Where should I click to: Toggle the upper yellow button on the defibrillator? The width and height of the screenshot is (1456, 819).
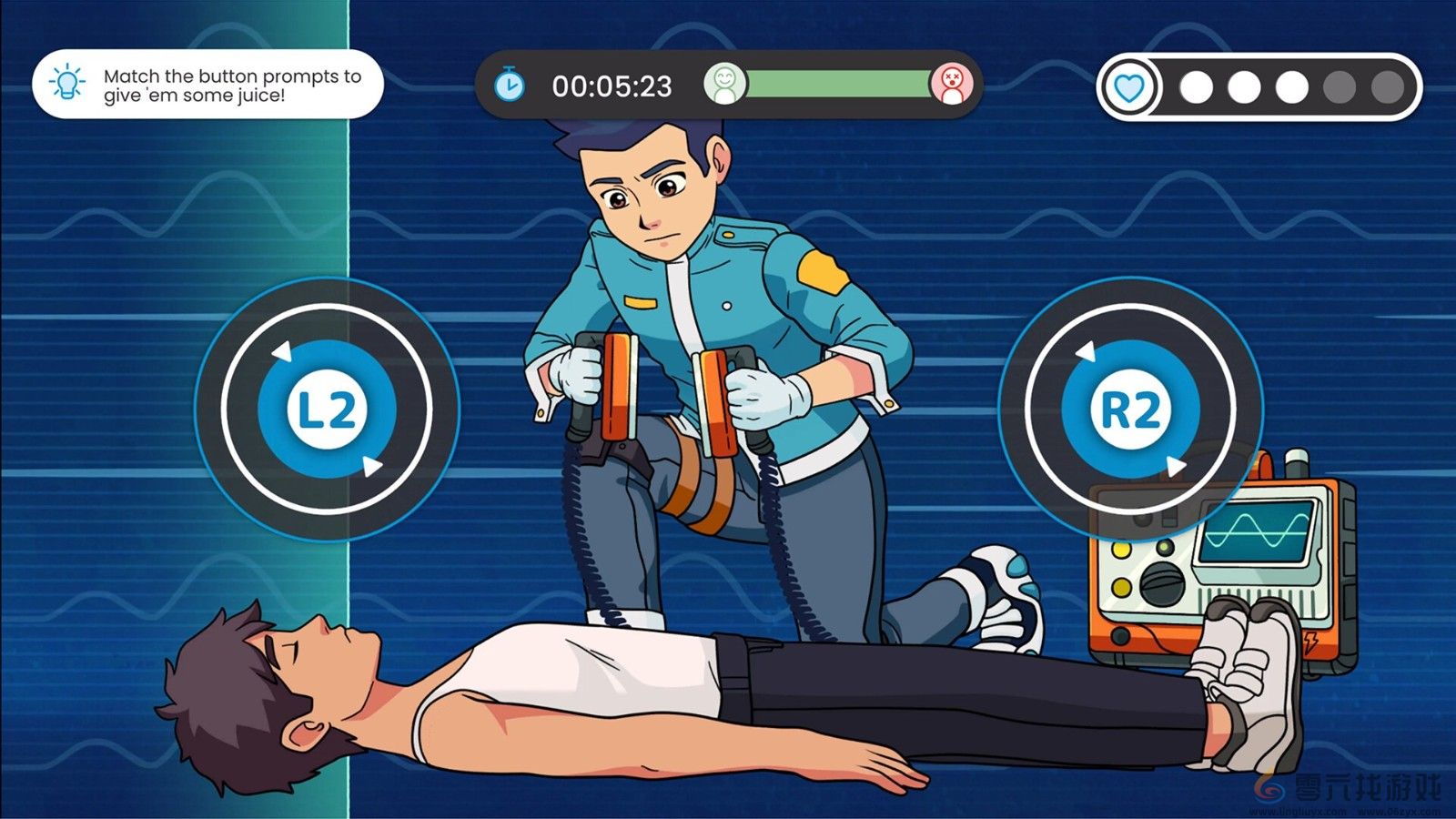1119,551
